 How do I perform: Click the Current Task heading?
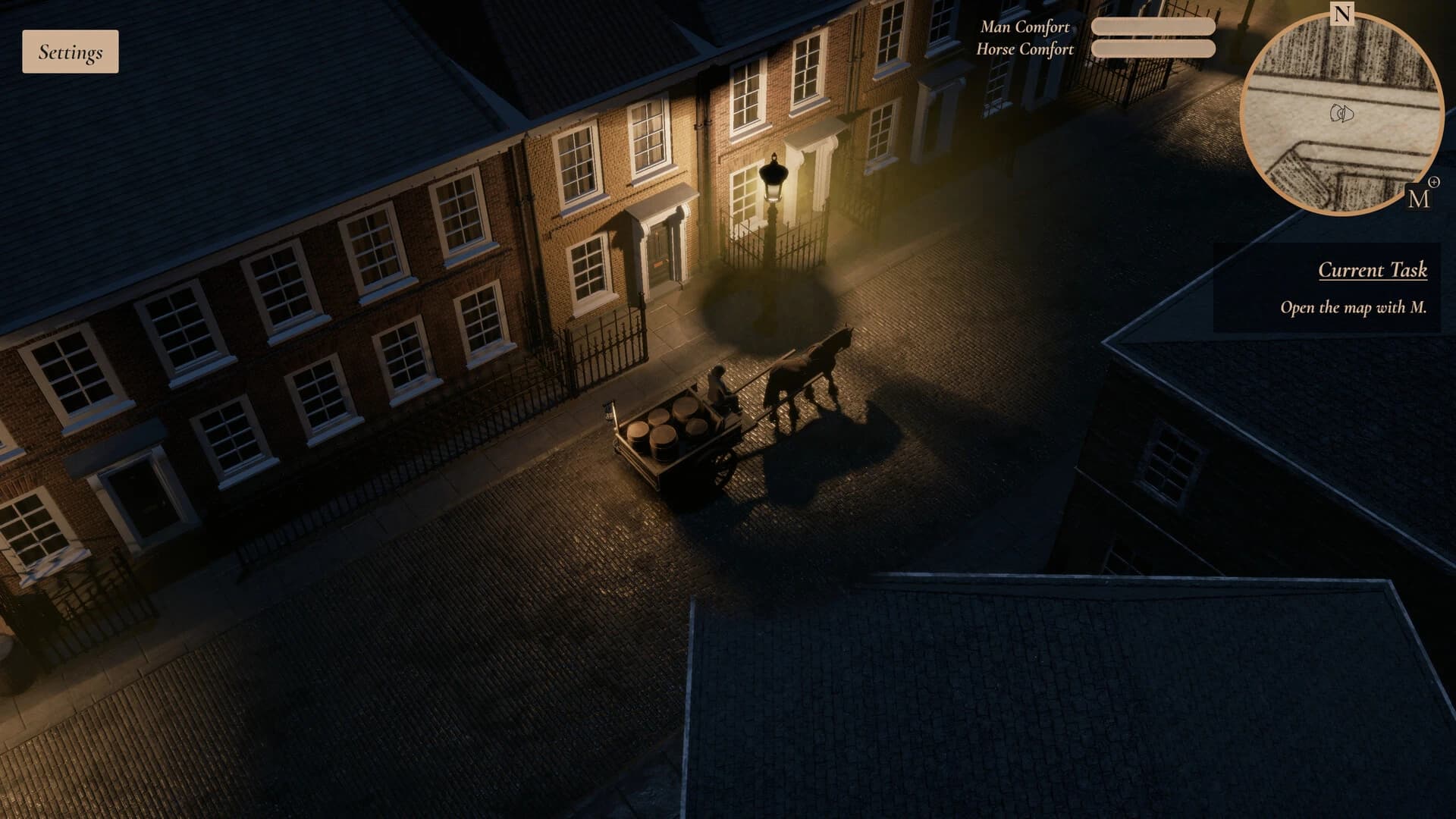pyautogui.click(x=1373, y=269)
